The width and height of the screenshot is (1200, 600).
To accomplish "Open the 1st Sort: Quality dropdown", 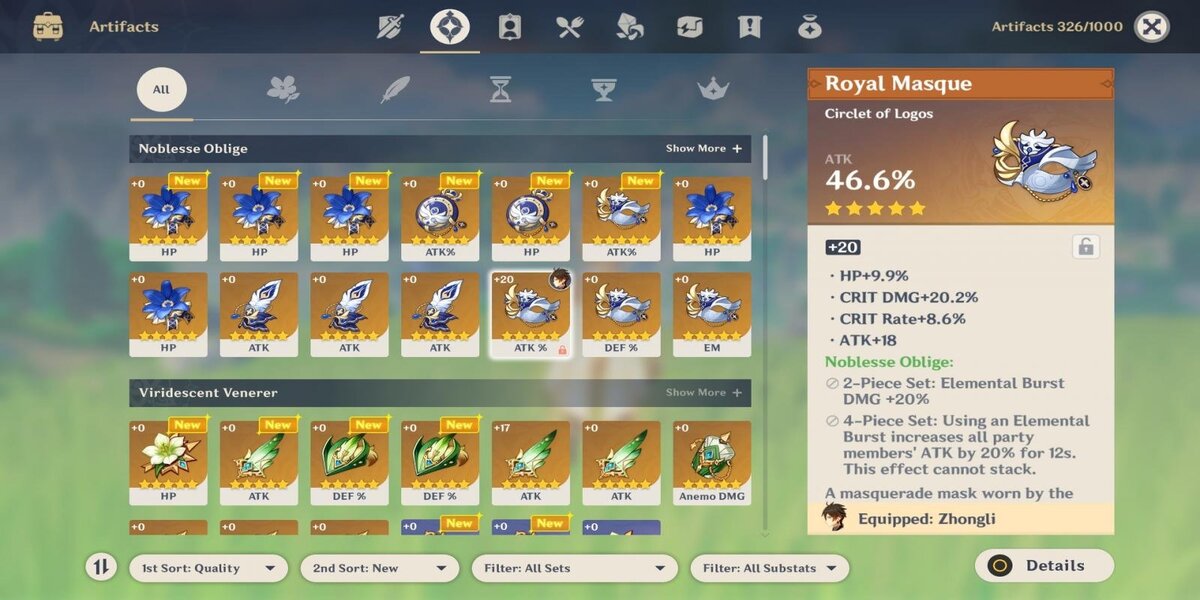I will click(208, 568).
